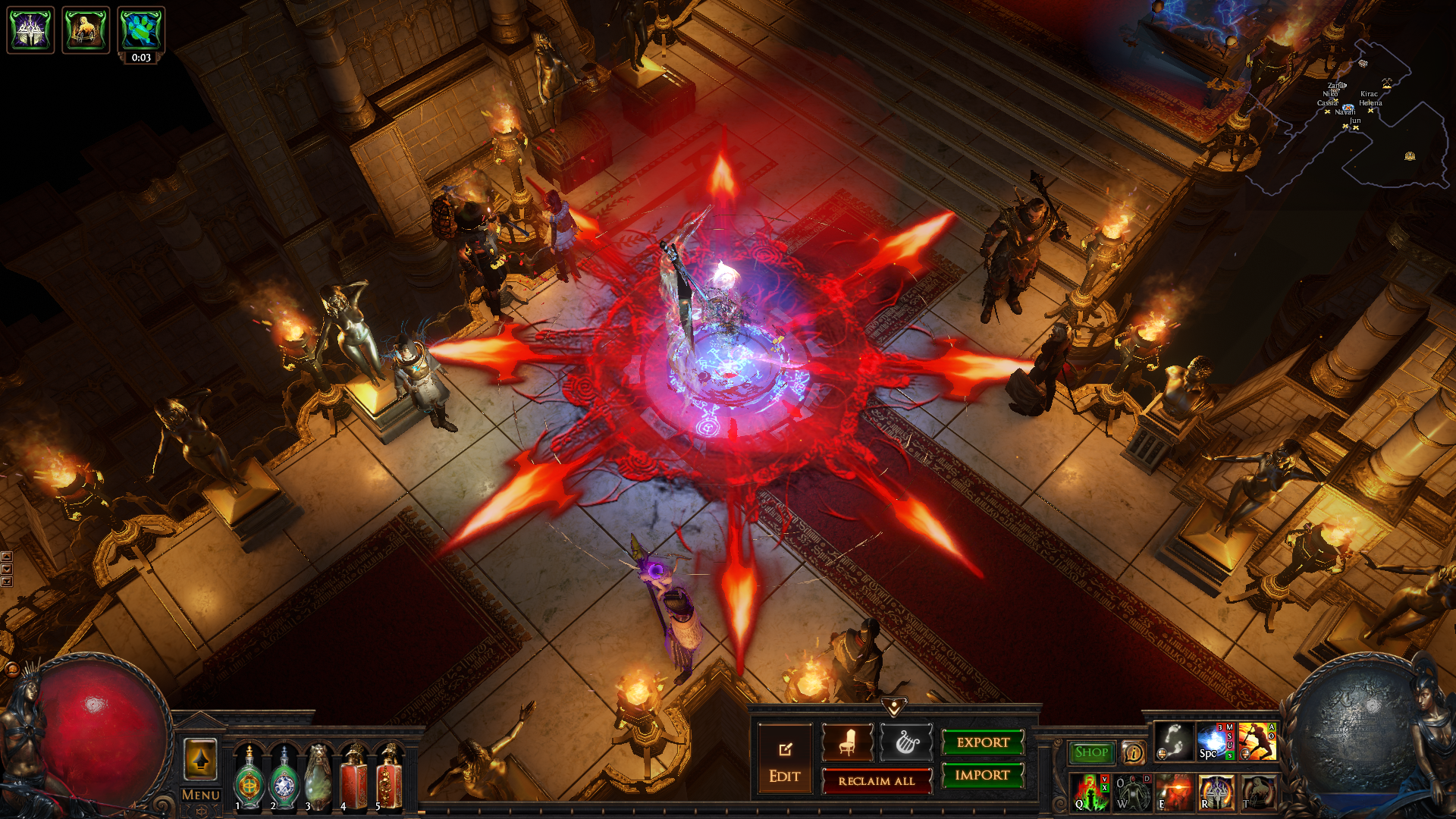Use the lion-headed flask in slot three

coord(318,780)
